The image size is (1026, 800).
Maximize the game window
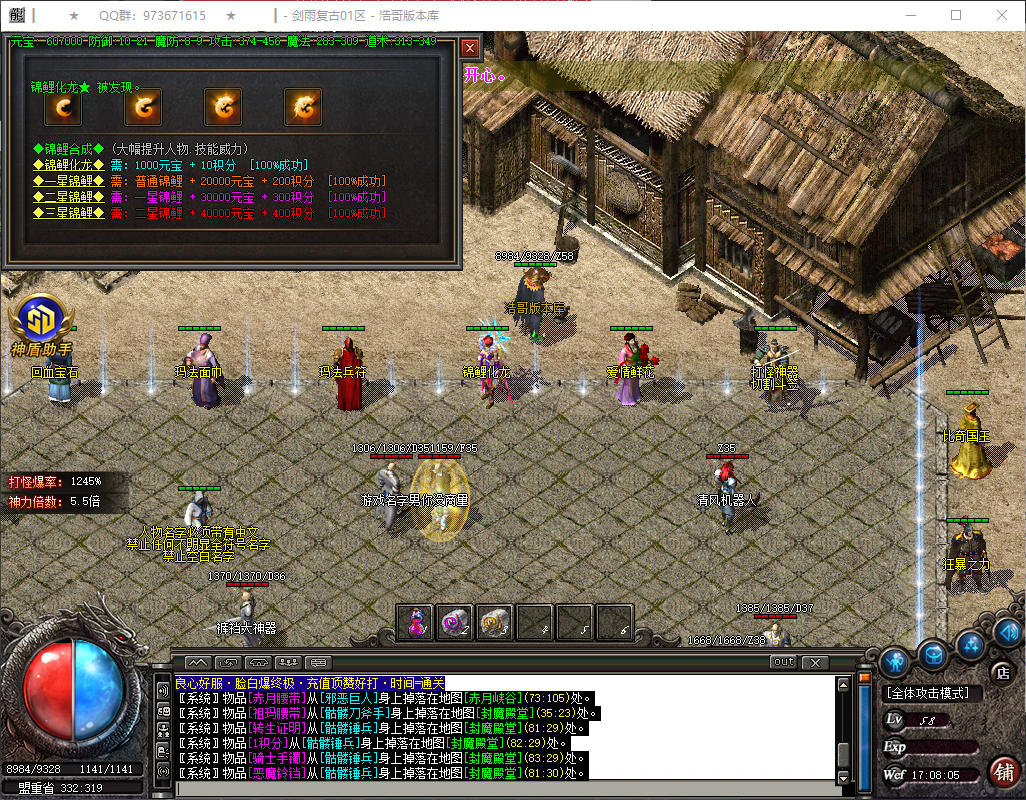(955, 15)
